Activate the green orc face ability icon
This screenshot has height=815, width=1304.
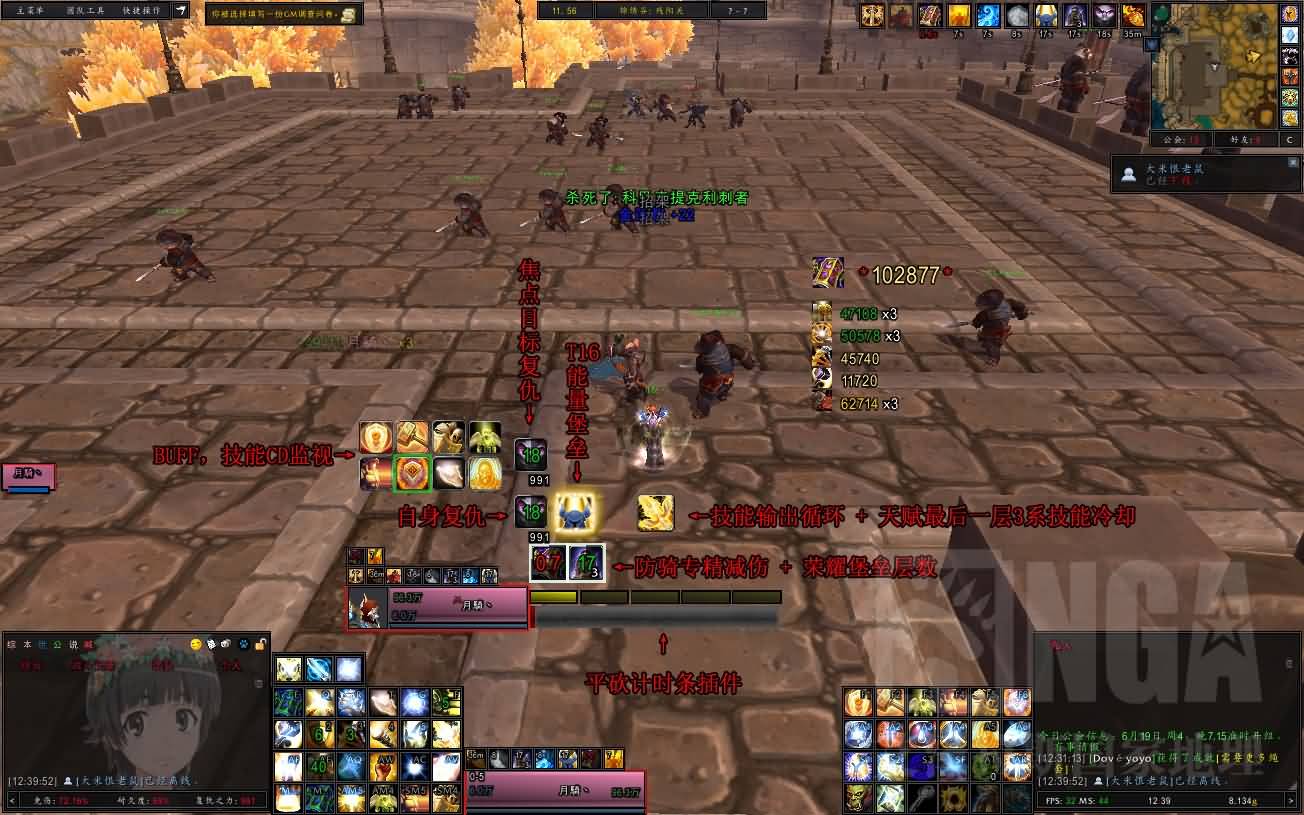[x=859, y=798]
